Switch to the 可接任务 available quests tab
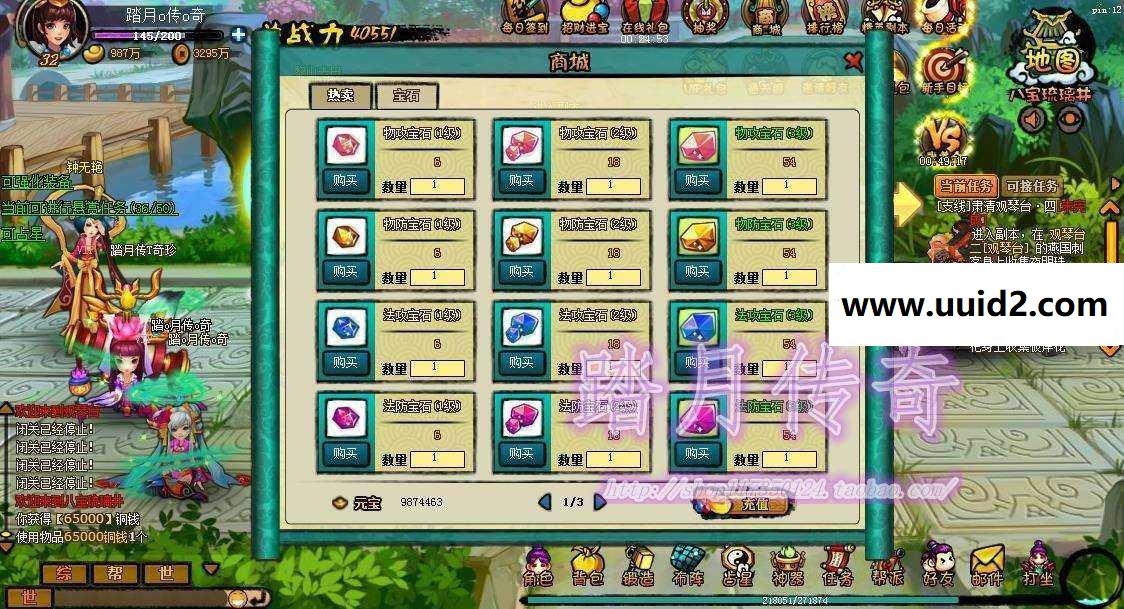This screenshot has width=1124, height=609. coord(1031,186)
